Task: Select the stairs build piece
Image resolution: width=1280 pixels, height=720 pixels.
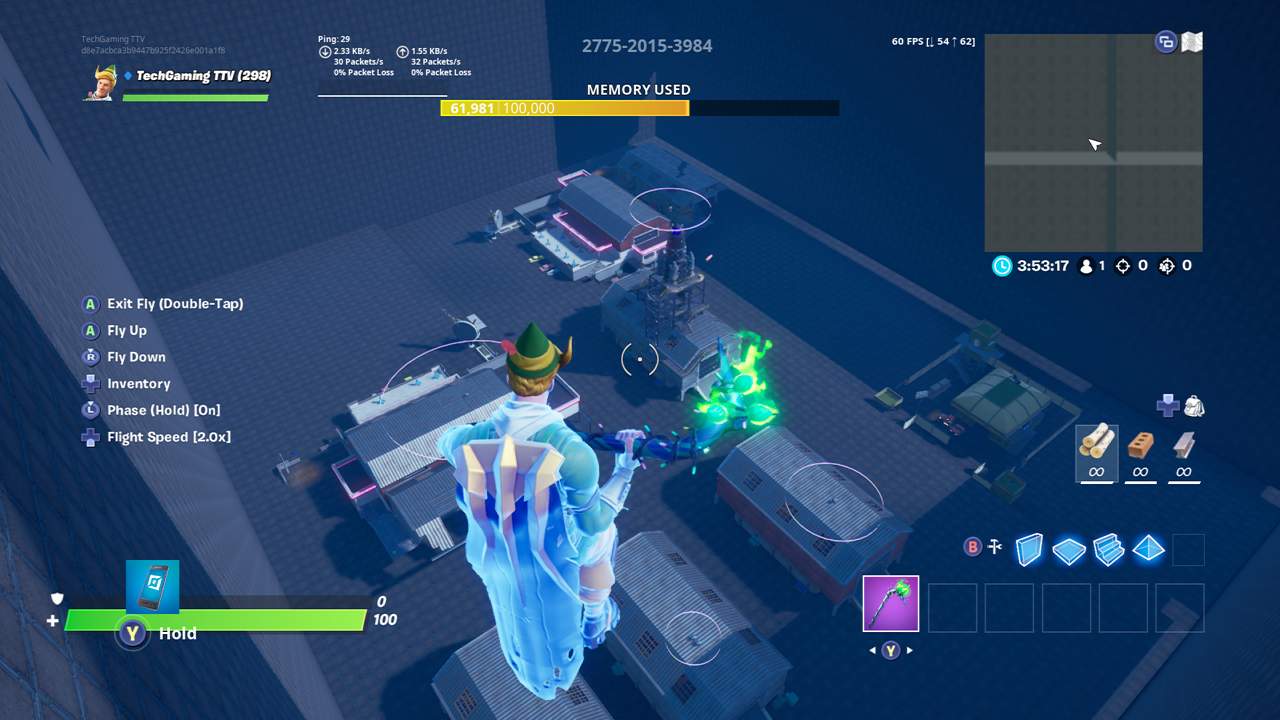Action: pos(1108,549)
